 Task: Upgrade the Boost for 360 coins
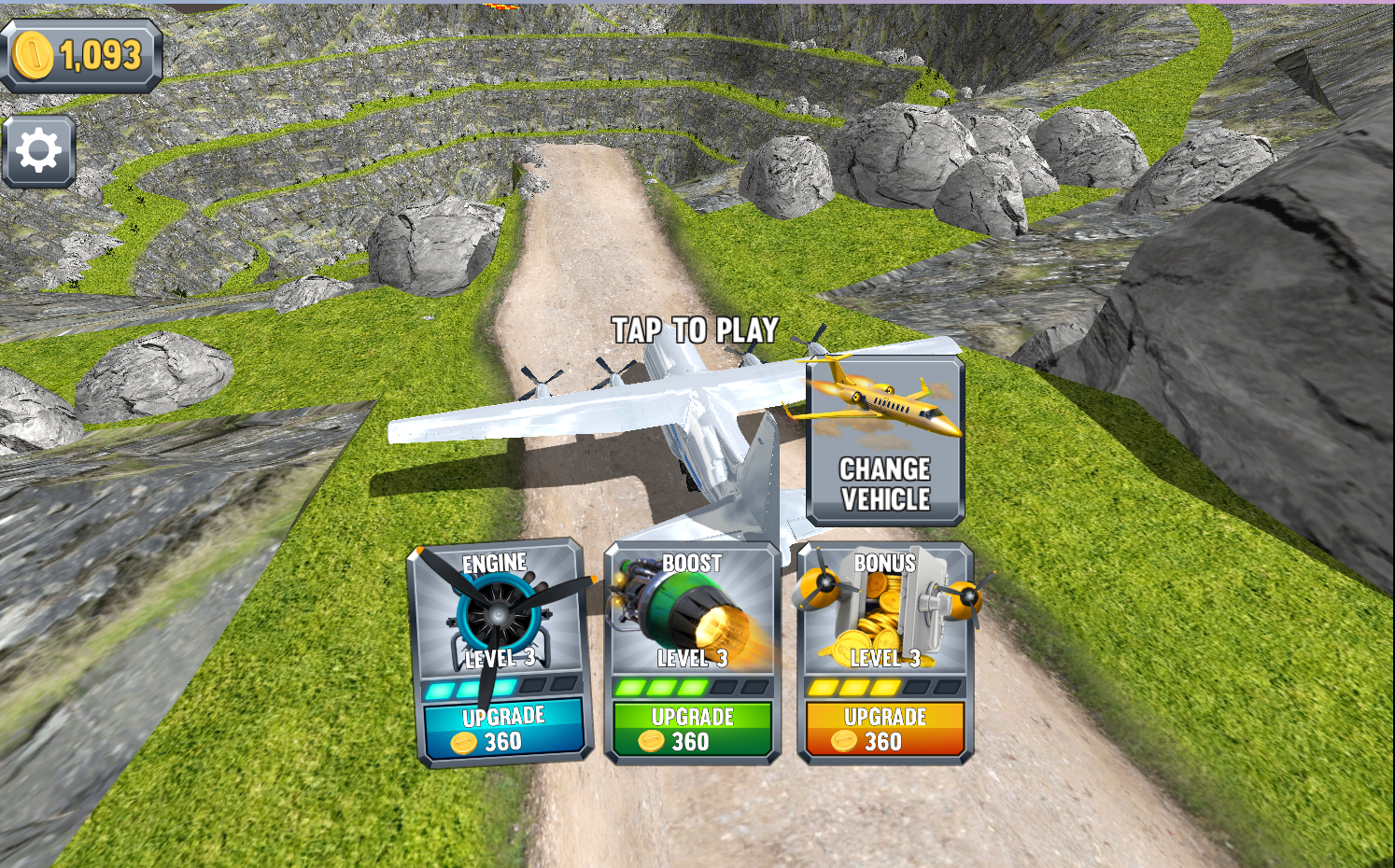point(692,731)
